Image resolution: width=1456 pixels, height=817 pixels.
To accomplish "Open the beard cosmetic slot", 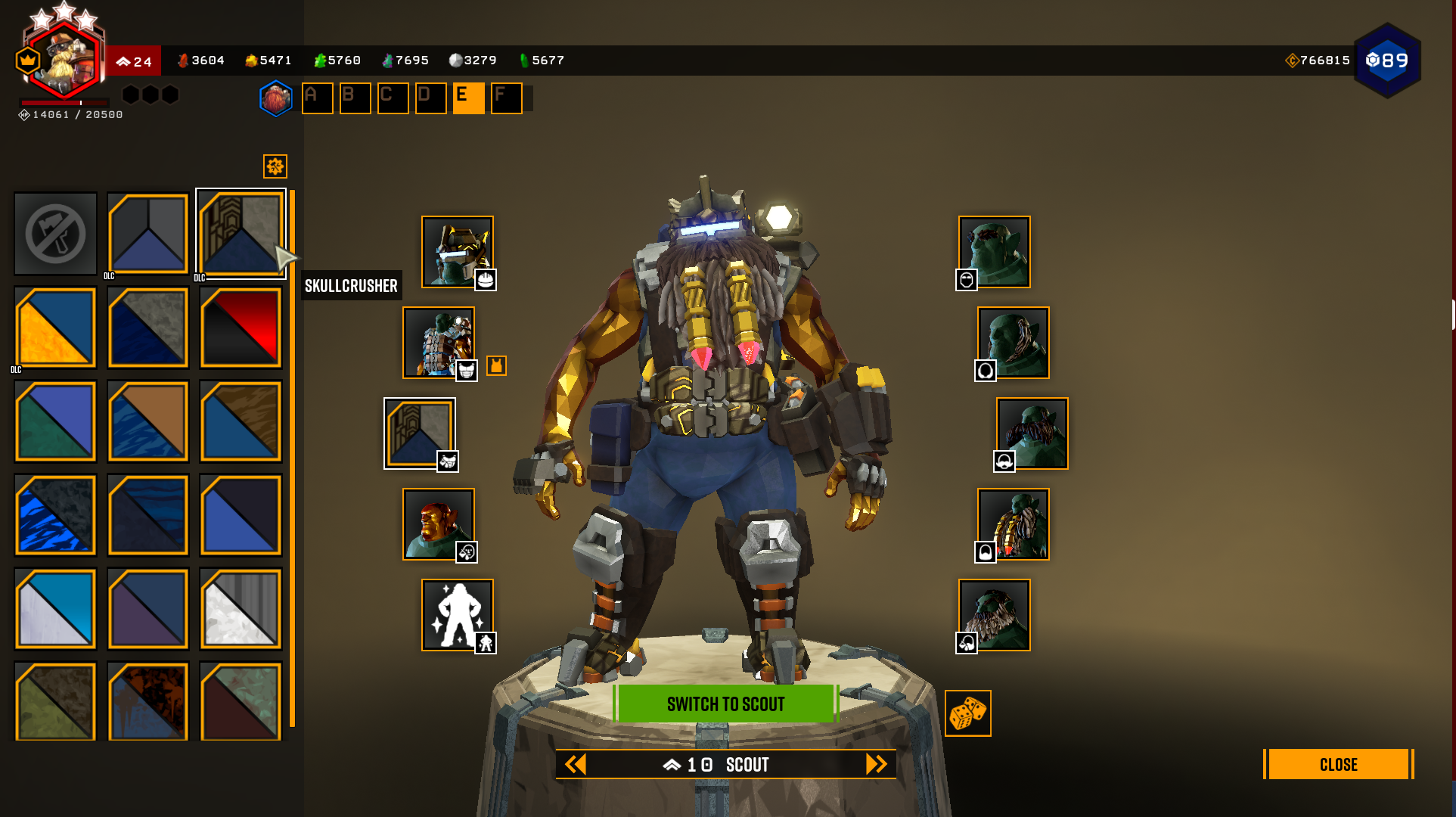I will click(x=1013, y=524).
